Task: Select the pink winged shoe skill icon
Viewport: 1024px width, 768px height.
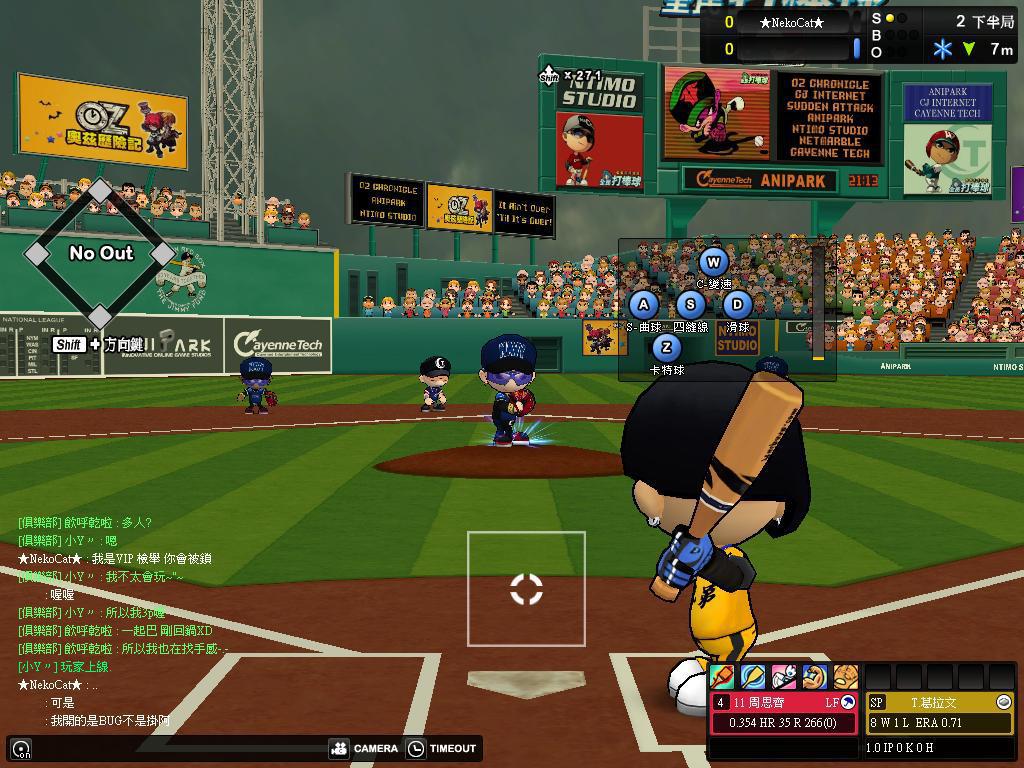Action: [784, 677]
